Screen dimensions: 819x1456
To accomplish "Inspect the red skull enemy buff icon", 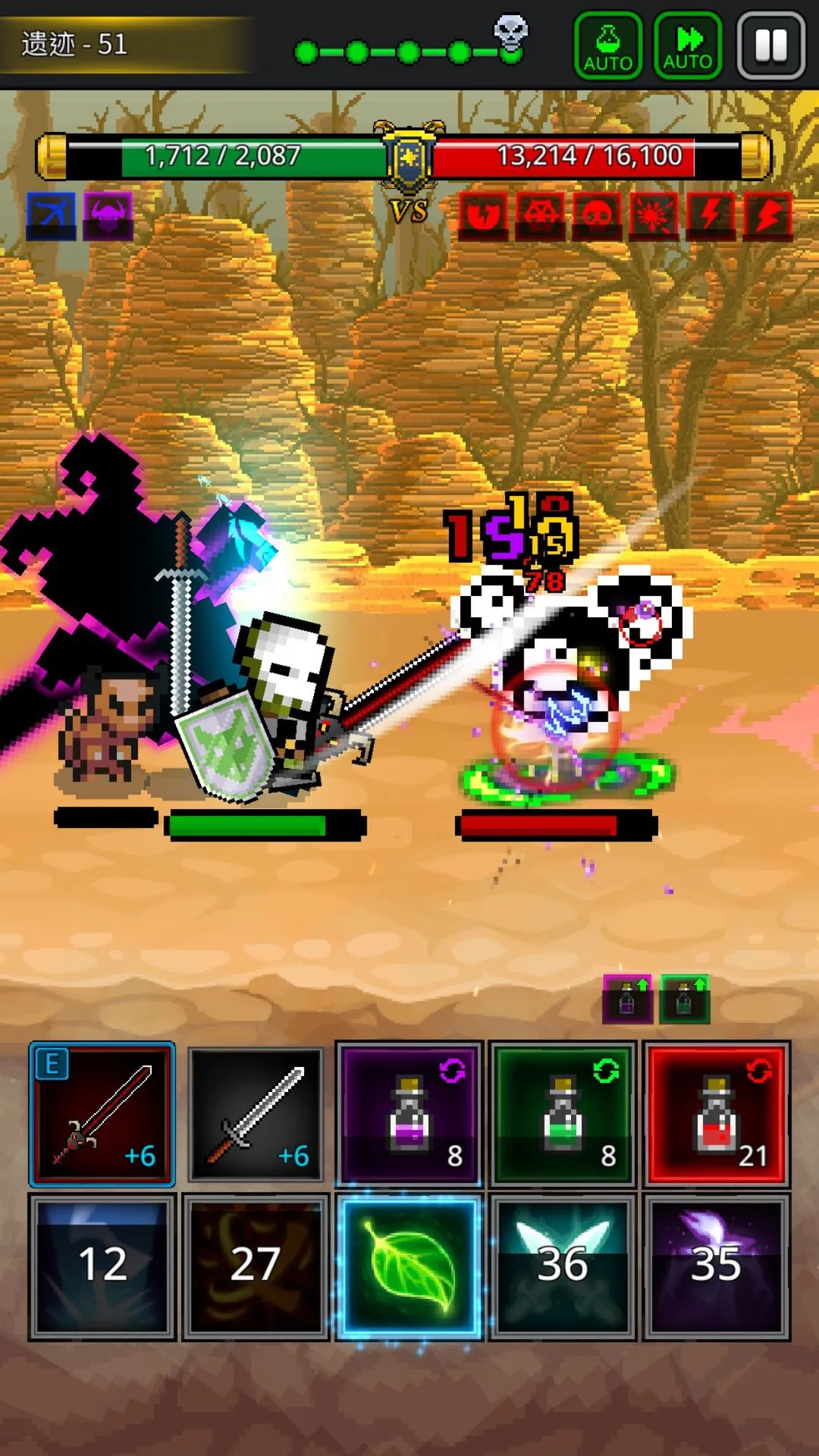I will tap(598, 216).
